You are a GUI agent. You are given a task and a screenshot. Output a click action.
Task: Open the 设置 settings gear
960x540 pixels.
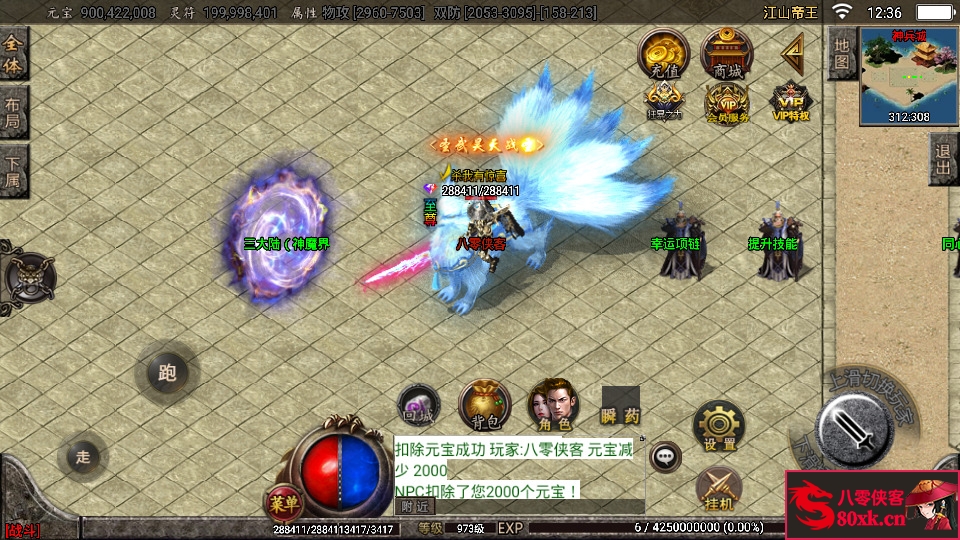pos(719,425)
